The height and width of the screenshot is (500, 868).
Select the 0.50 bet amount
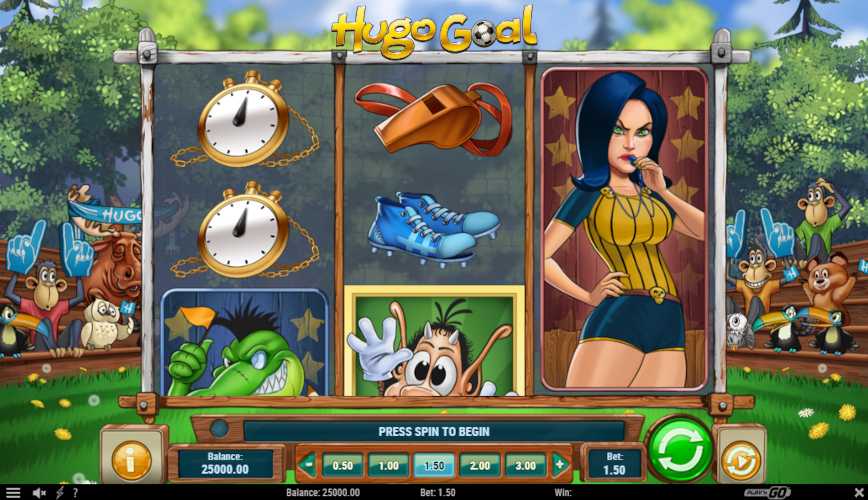point(342,465)
